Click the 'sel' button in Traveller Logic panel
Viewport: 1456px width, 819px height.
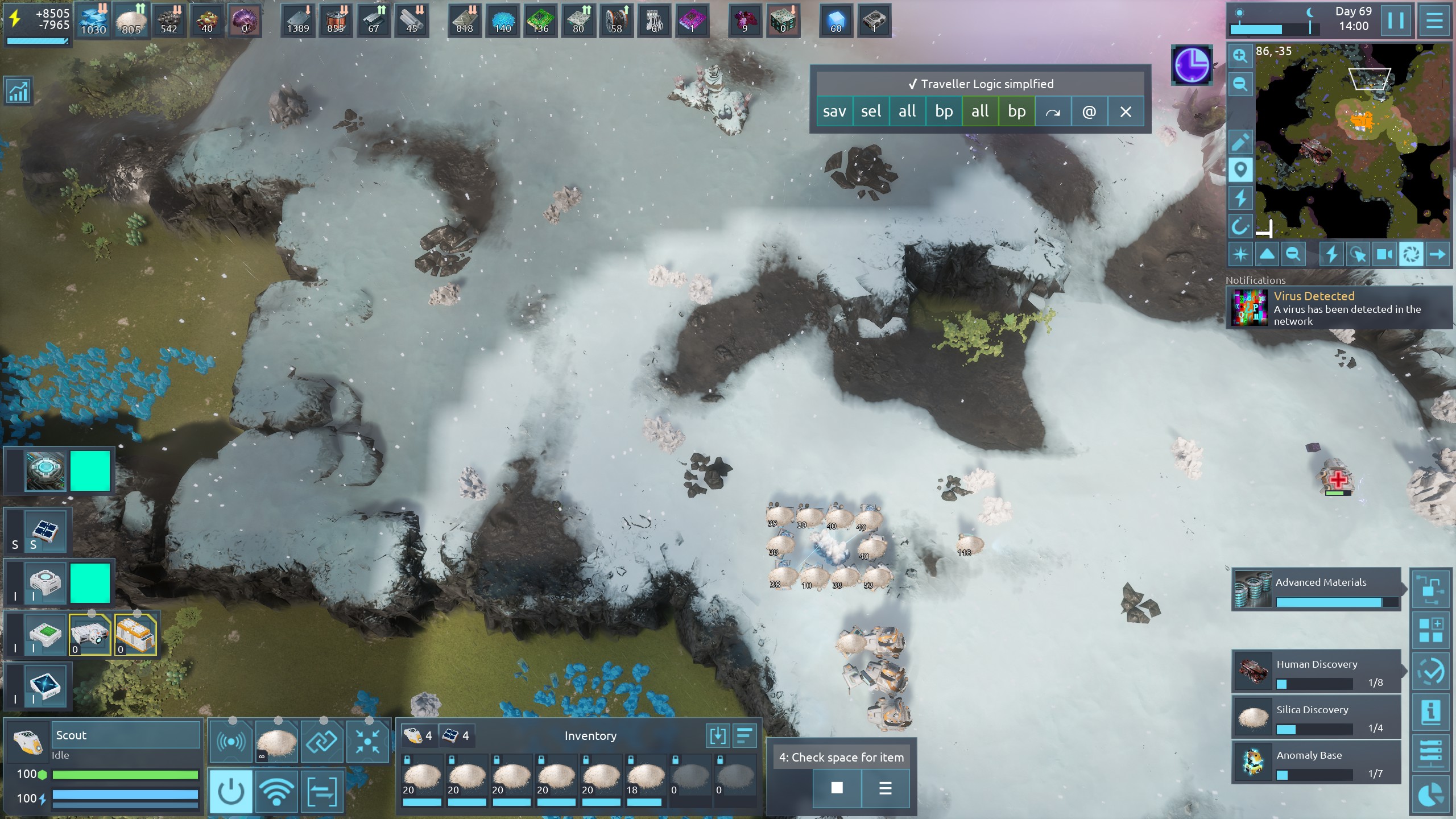point(871,111)
